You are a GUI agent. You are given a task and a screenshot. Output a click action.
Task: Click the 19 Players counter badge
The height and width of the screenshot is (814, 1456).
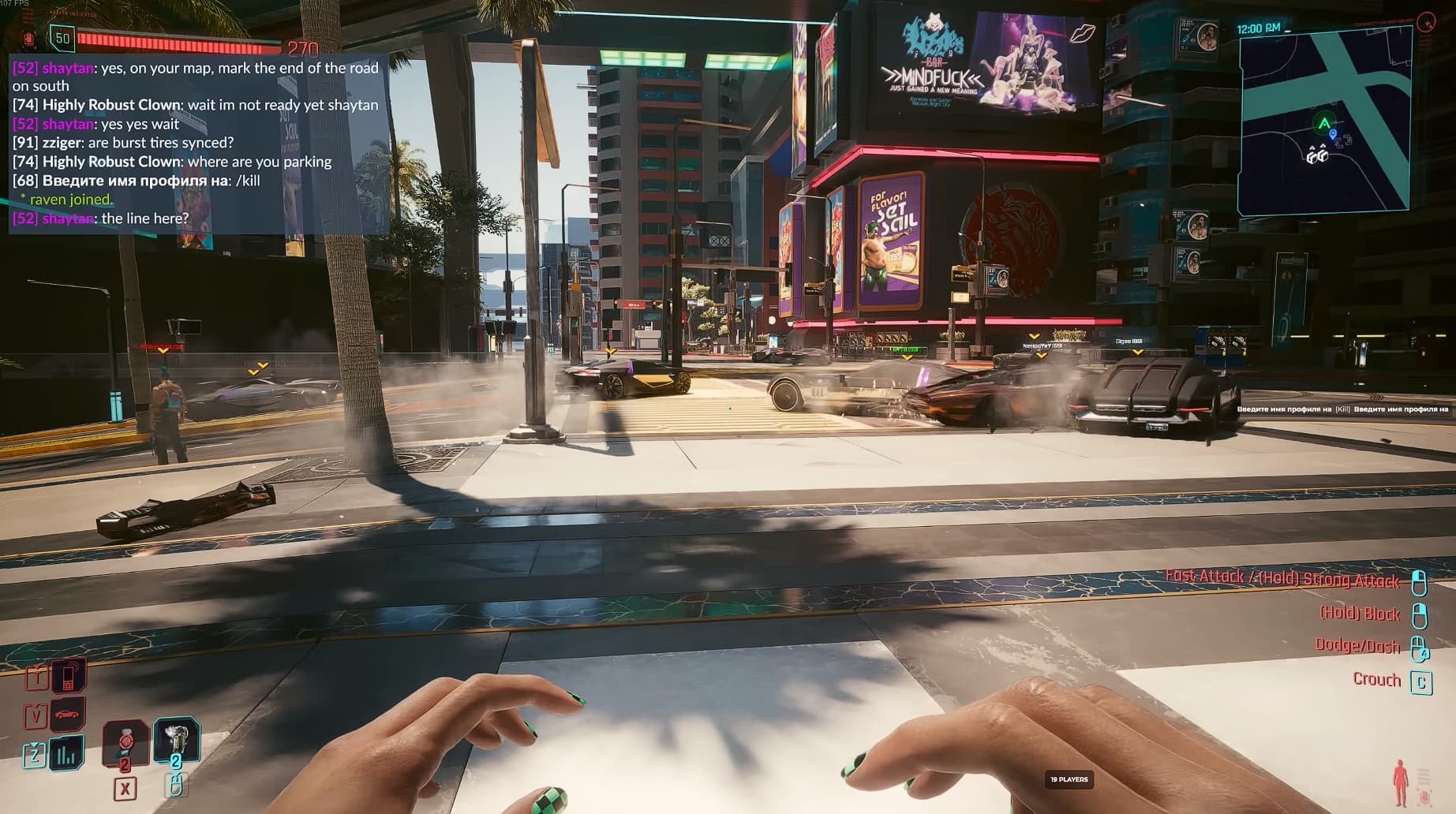pyautogui.click(x=1069, y=779)
